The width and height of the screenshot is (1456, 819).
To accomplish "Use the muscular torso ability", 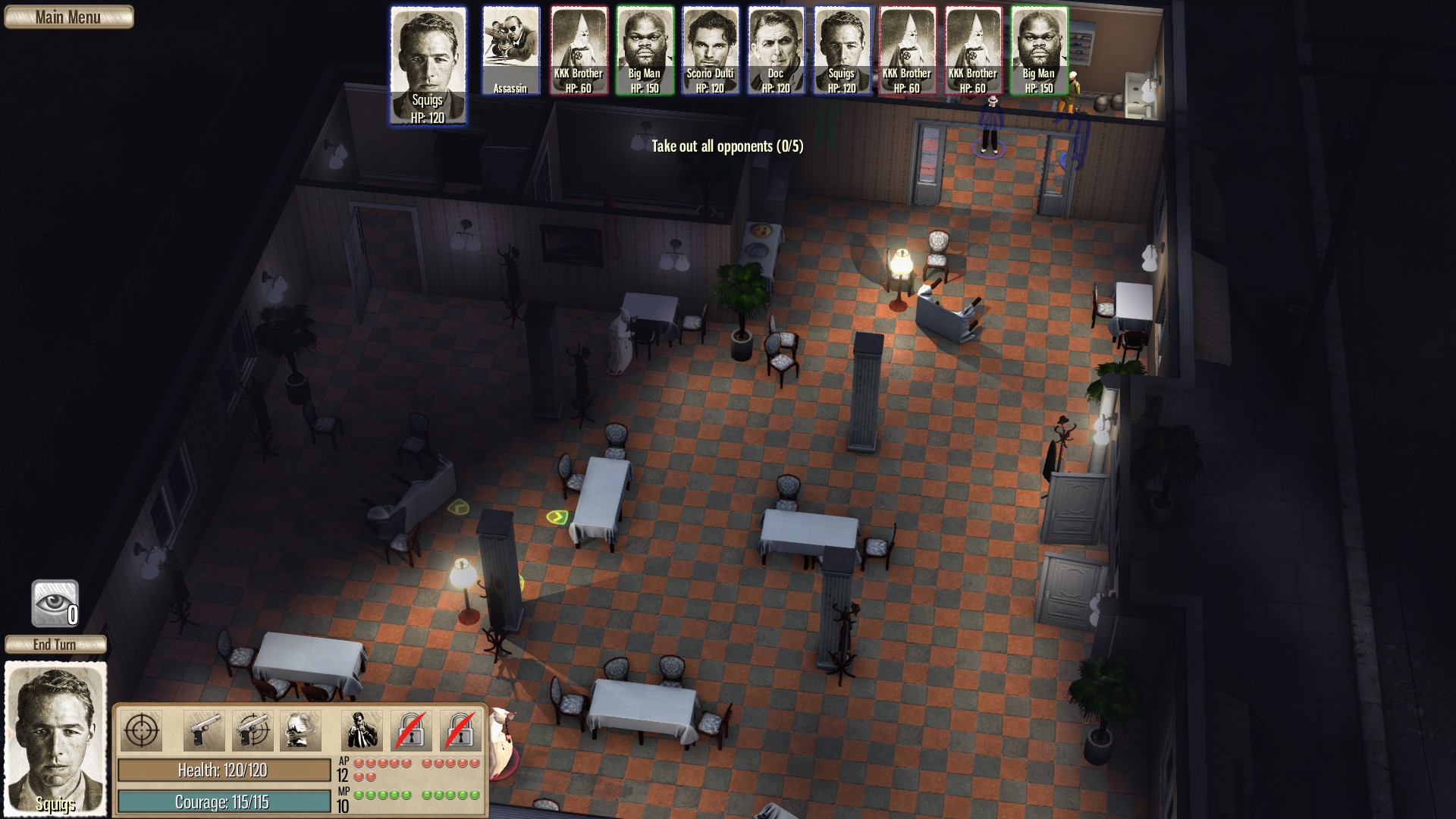I will [x=300, y=731].
